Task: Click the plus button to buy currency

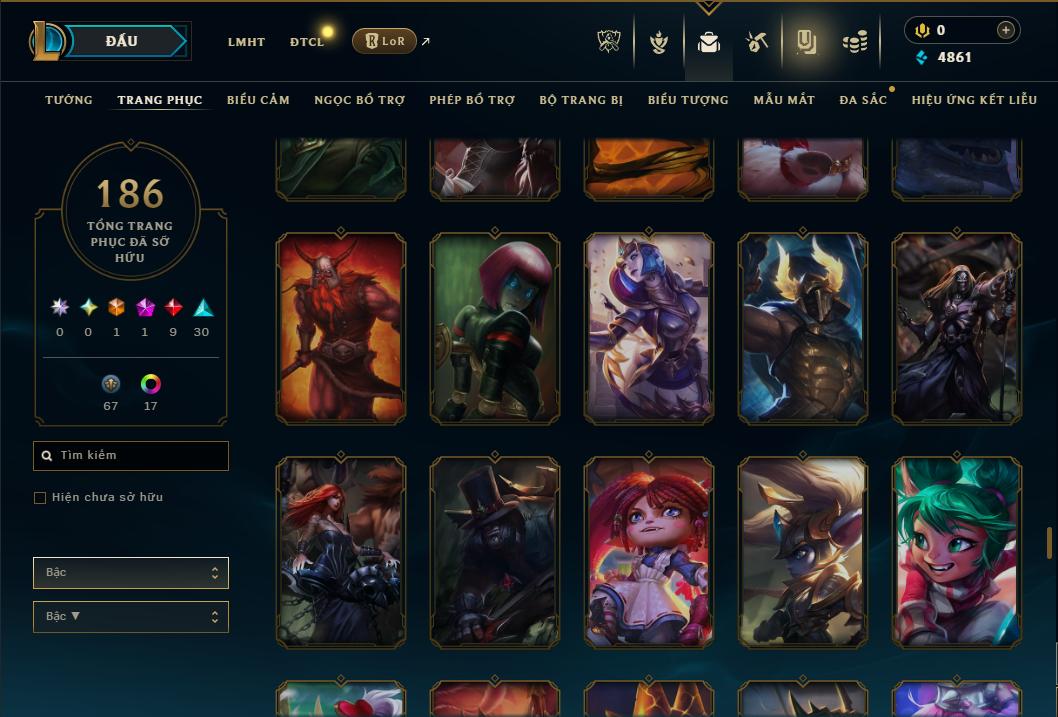Action: 1006,31
